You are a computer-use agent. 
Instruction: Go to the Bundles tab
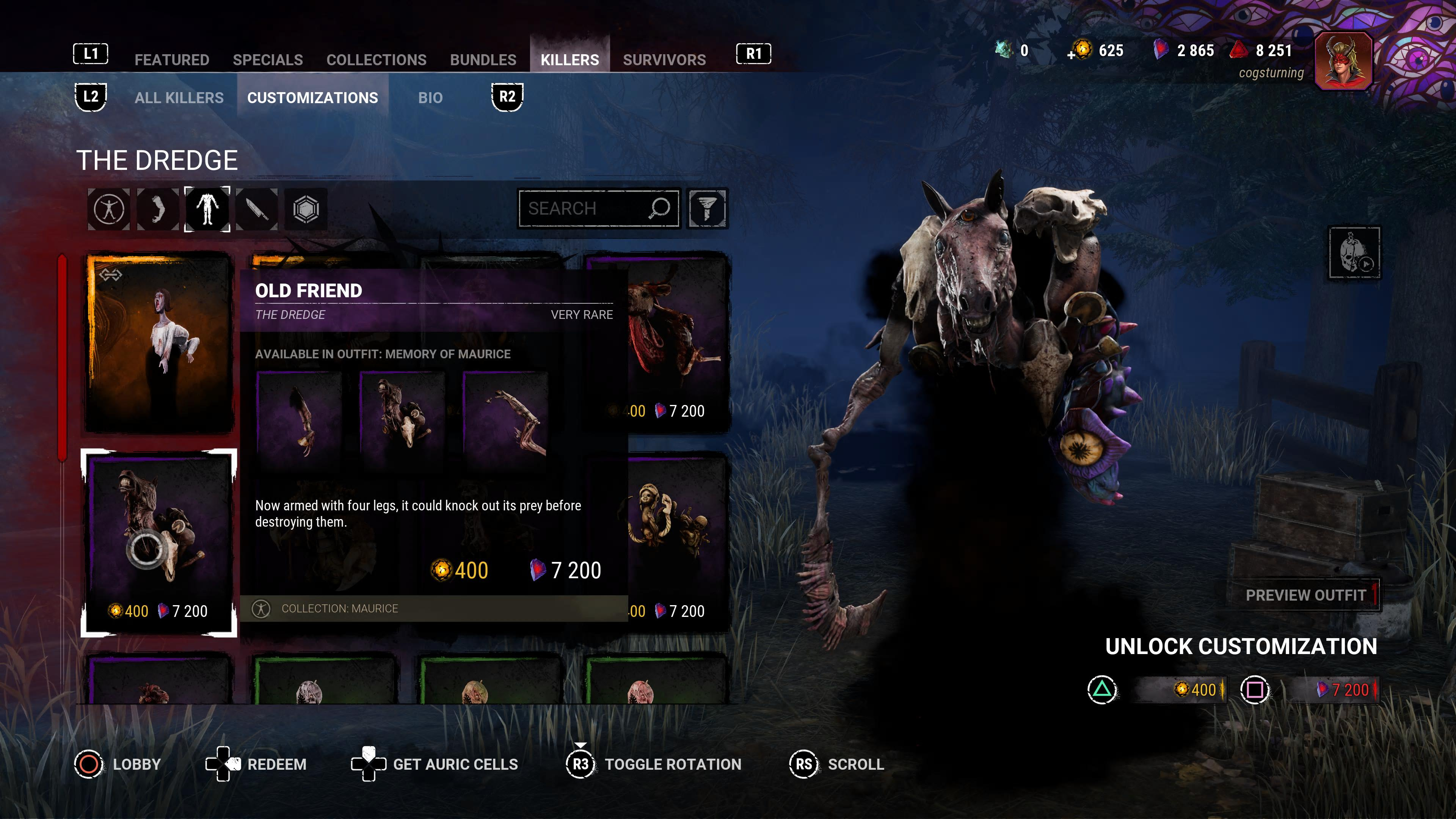click(483, 60)
